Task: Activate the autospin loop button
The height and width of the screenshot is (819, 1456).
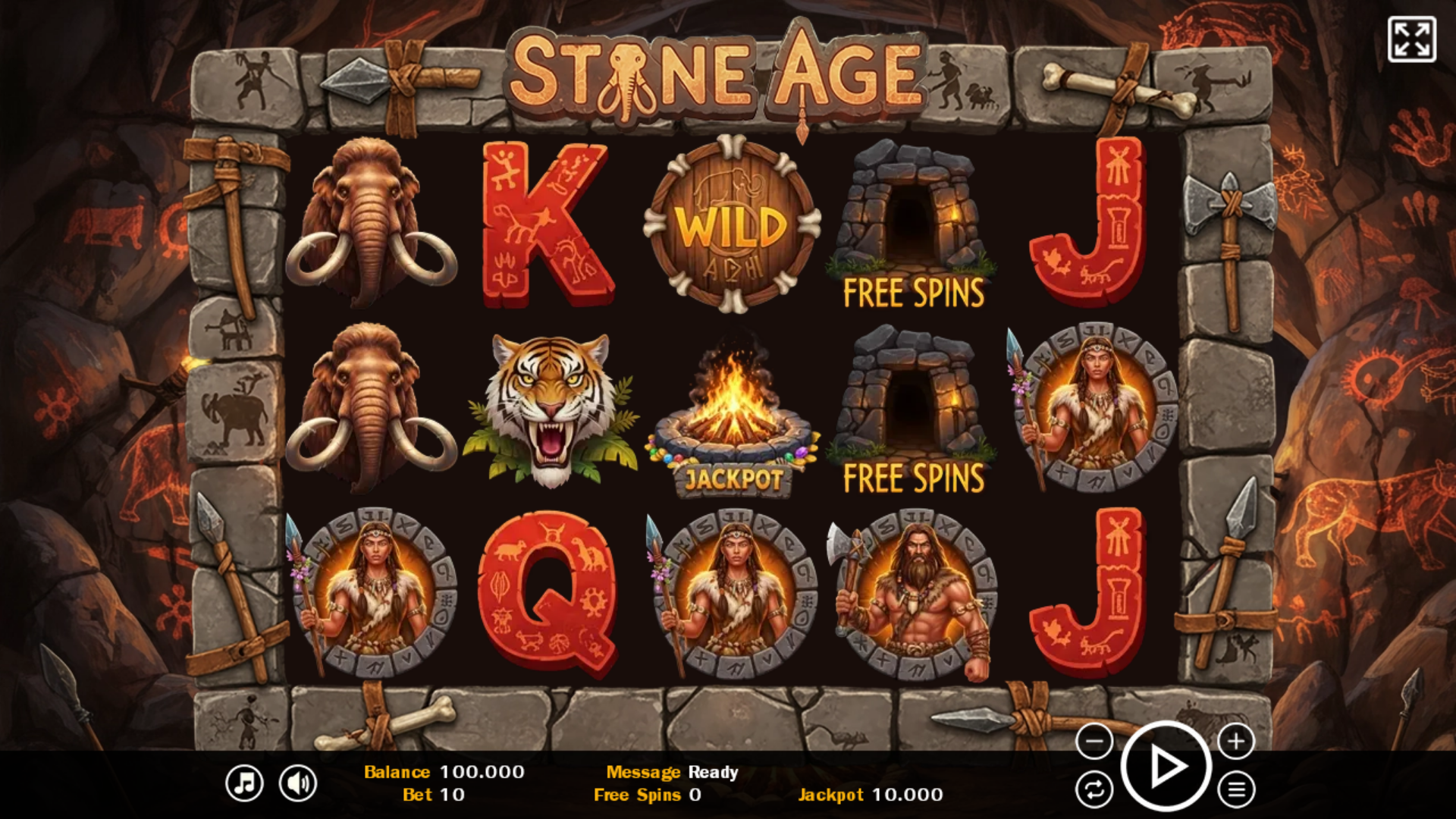Action: click(1094, 790)
